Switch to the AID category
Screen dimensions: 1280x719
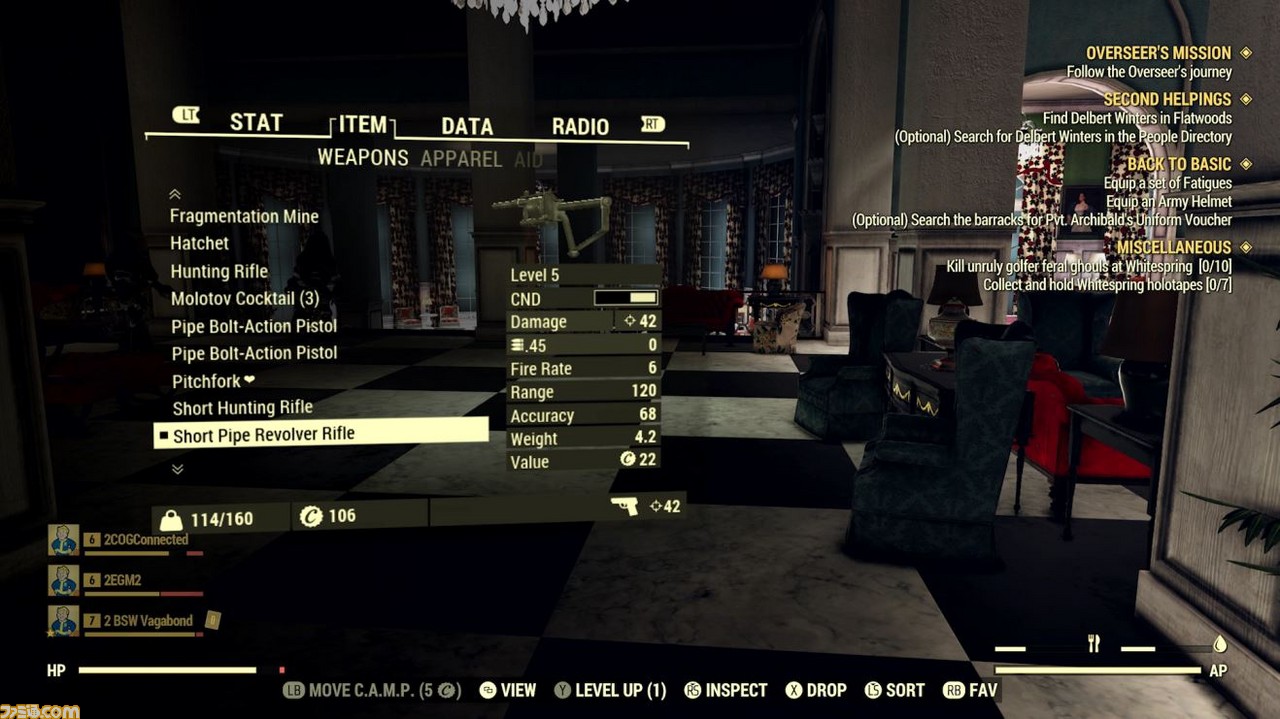coord(528,160)
